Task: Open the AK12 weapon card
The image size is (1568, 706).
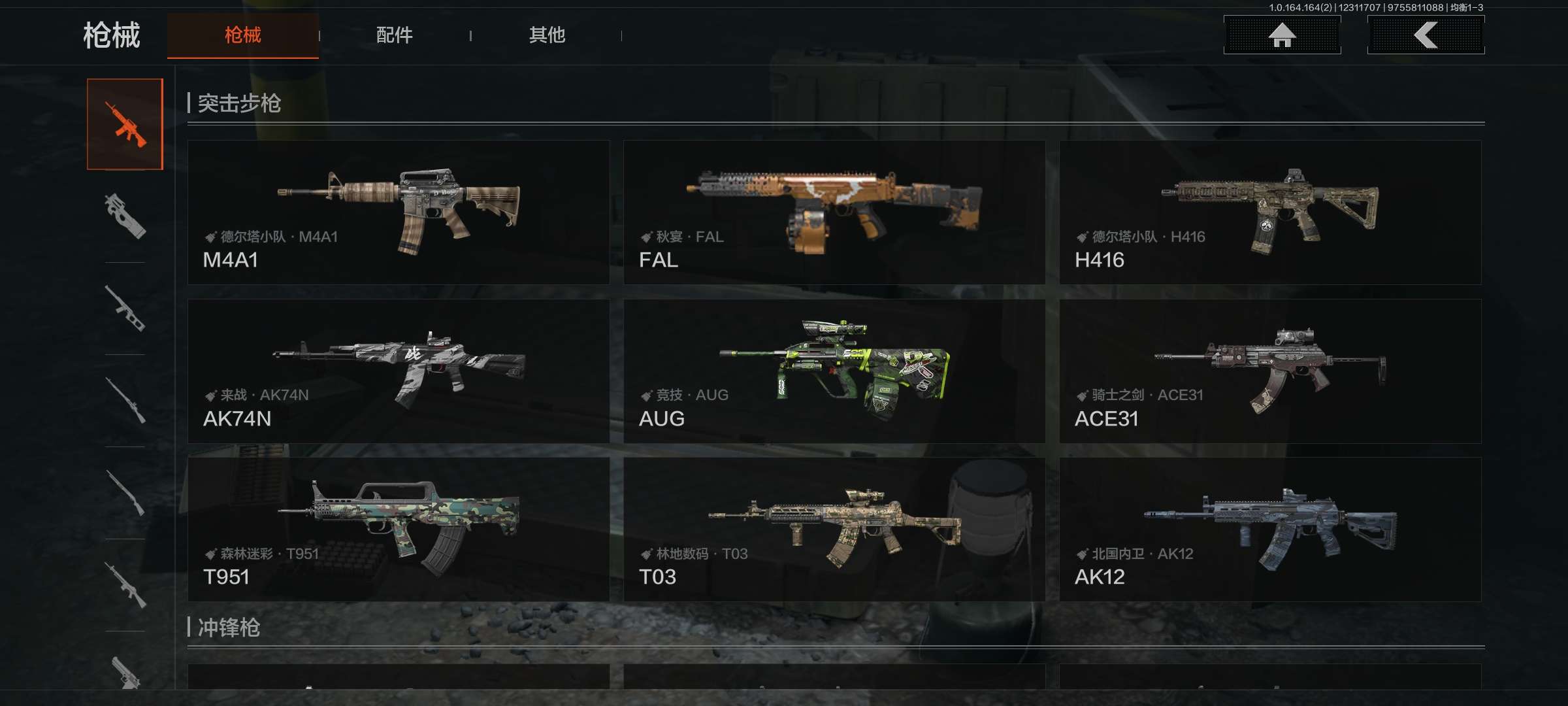Action: pyautogui.click(x=1270, y=529)
